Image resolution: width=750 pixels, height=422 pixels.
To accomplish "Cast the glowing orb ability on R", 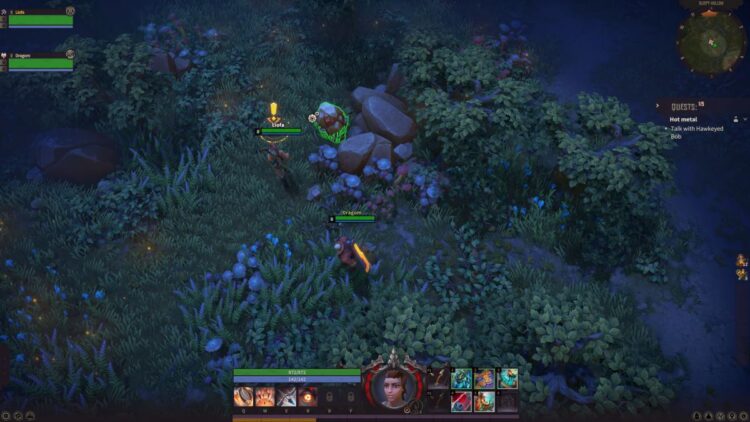I will pyautogui.click(x=309, y=396).
